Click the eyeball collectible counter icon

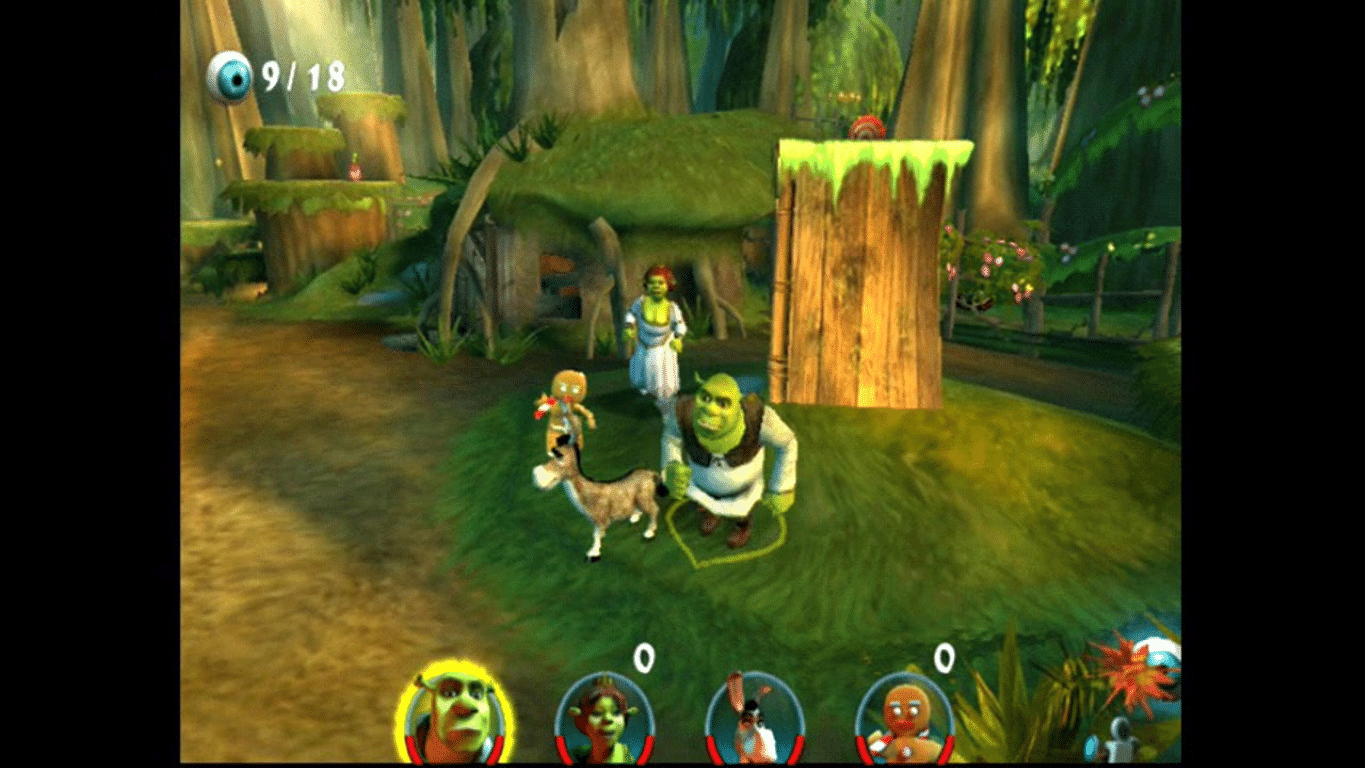(x=231, y=74)
